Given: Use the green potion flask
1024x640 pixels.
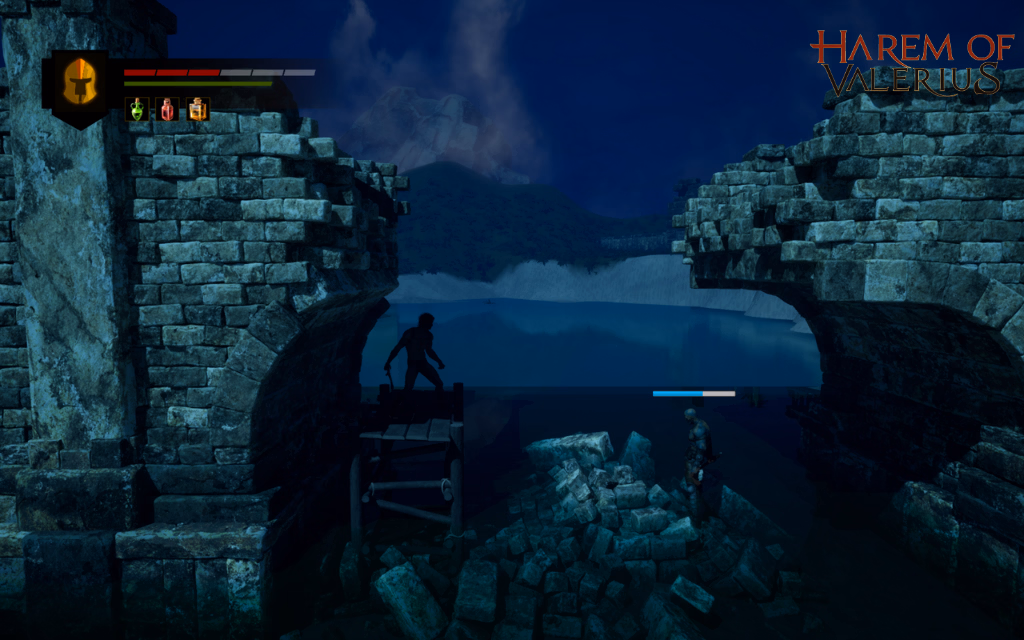Looking at the screenshot, I should (x=137, y=109).
